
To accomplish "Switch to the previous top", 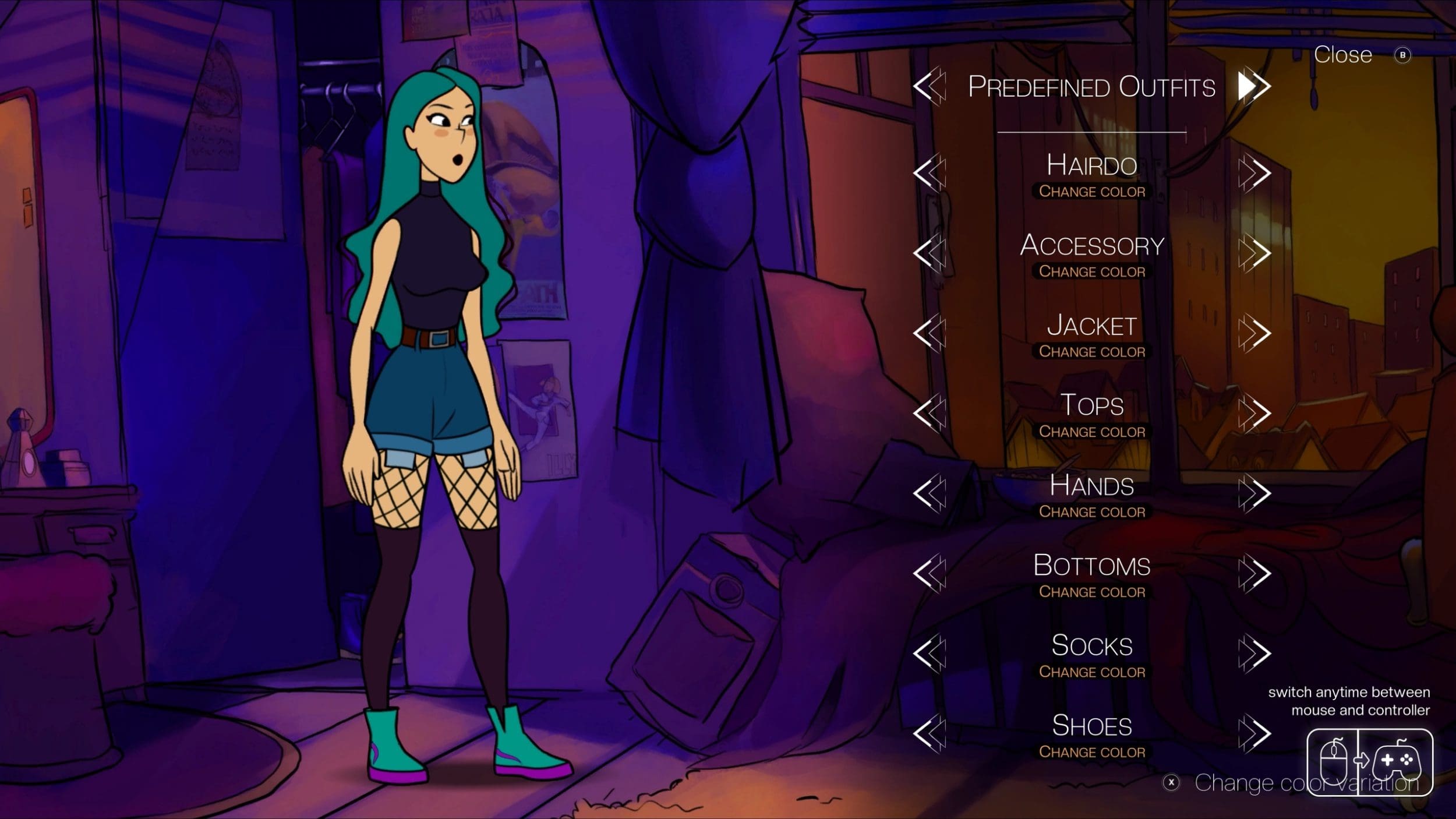I will tap(929, 413).
